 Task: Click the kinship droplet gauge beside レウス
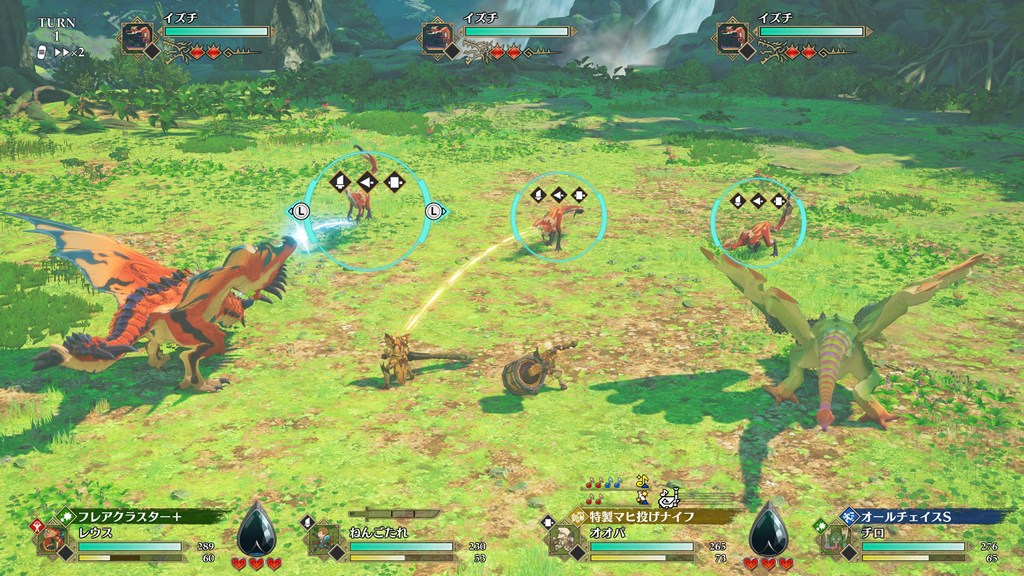click(256, 529)
